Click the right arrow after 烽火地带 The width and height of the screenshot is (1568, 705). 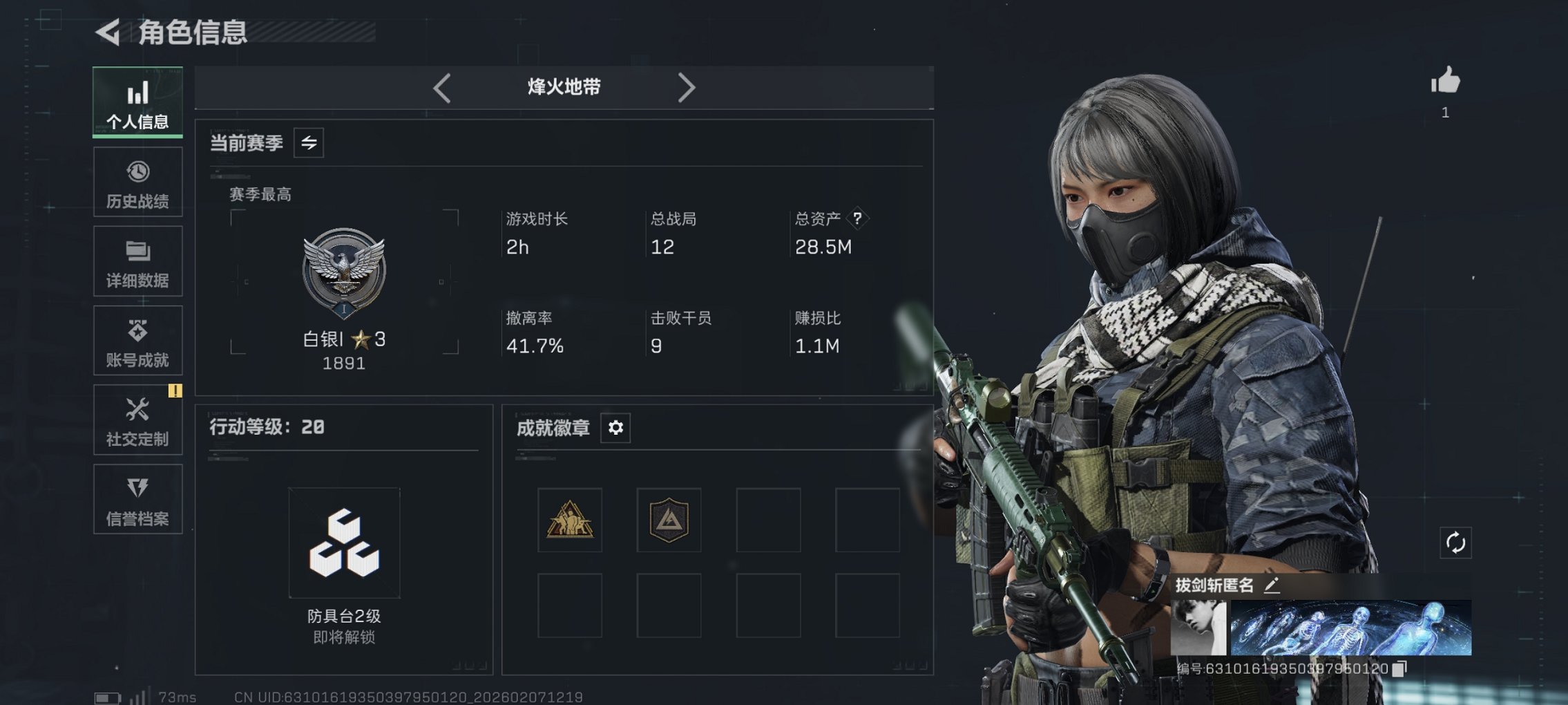[x=687, y=87]
